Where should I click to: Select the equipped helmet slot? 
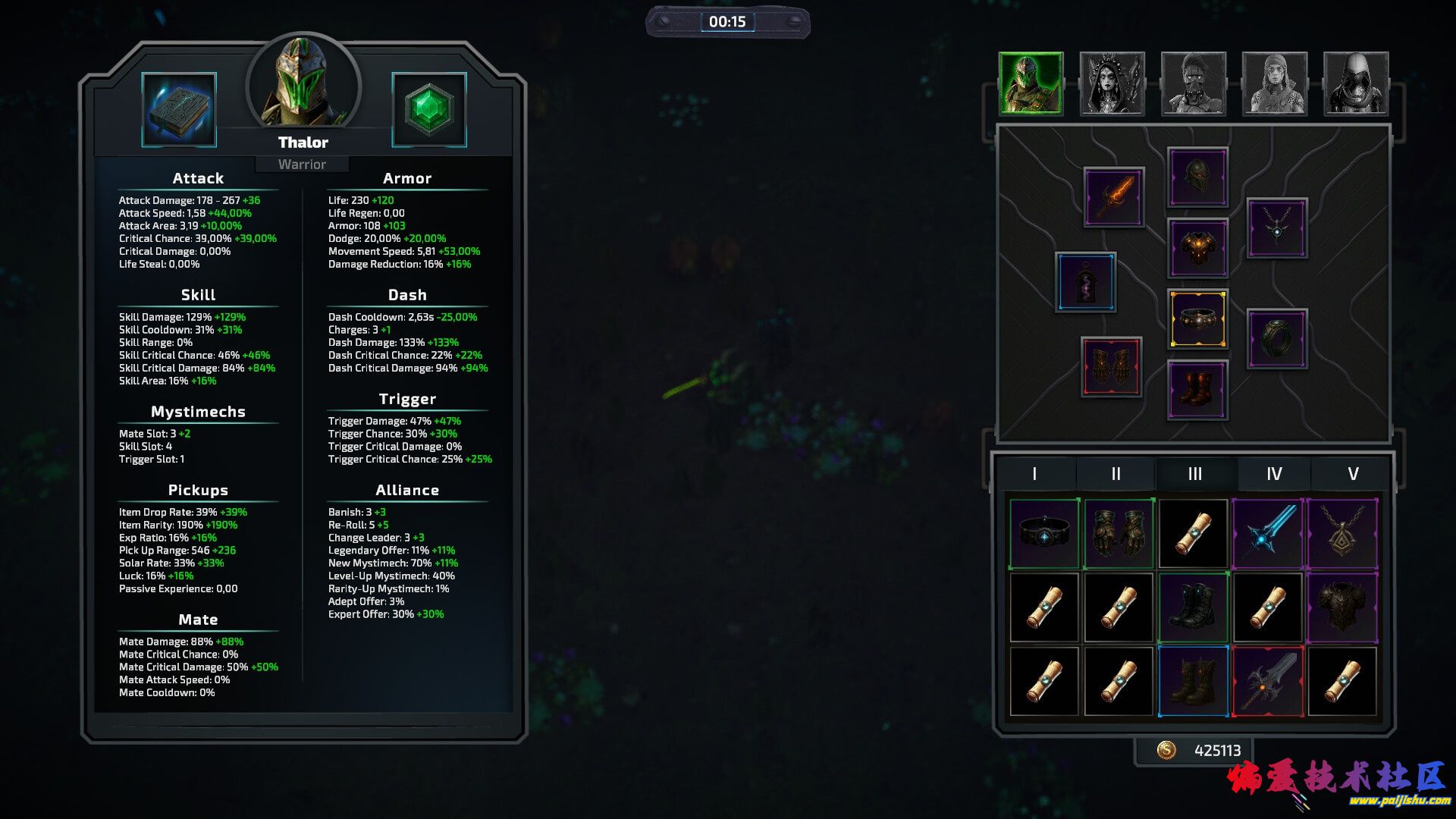click(x=1197, y=177)
